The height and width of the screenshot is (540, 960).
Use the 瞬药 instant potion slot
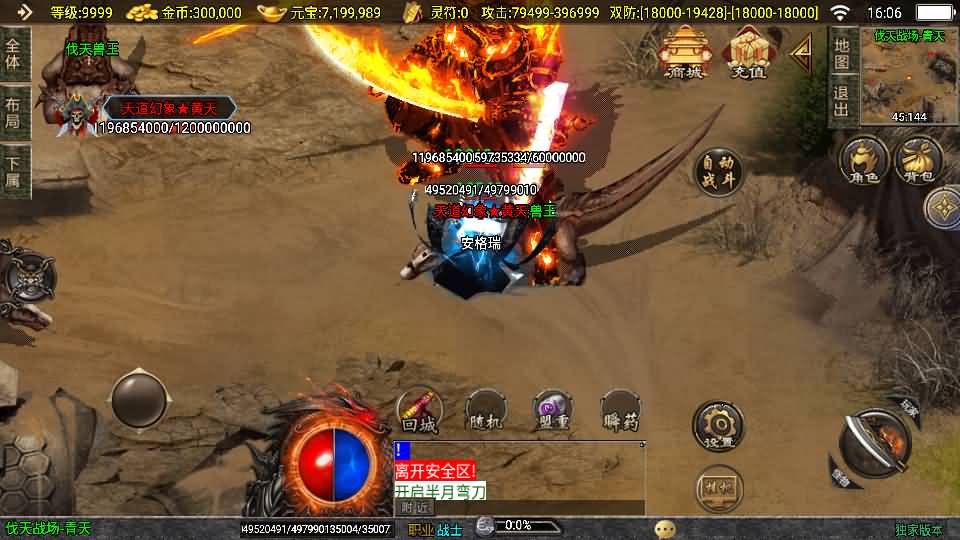pos(620,410)
